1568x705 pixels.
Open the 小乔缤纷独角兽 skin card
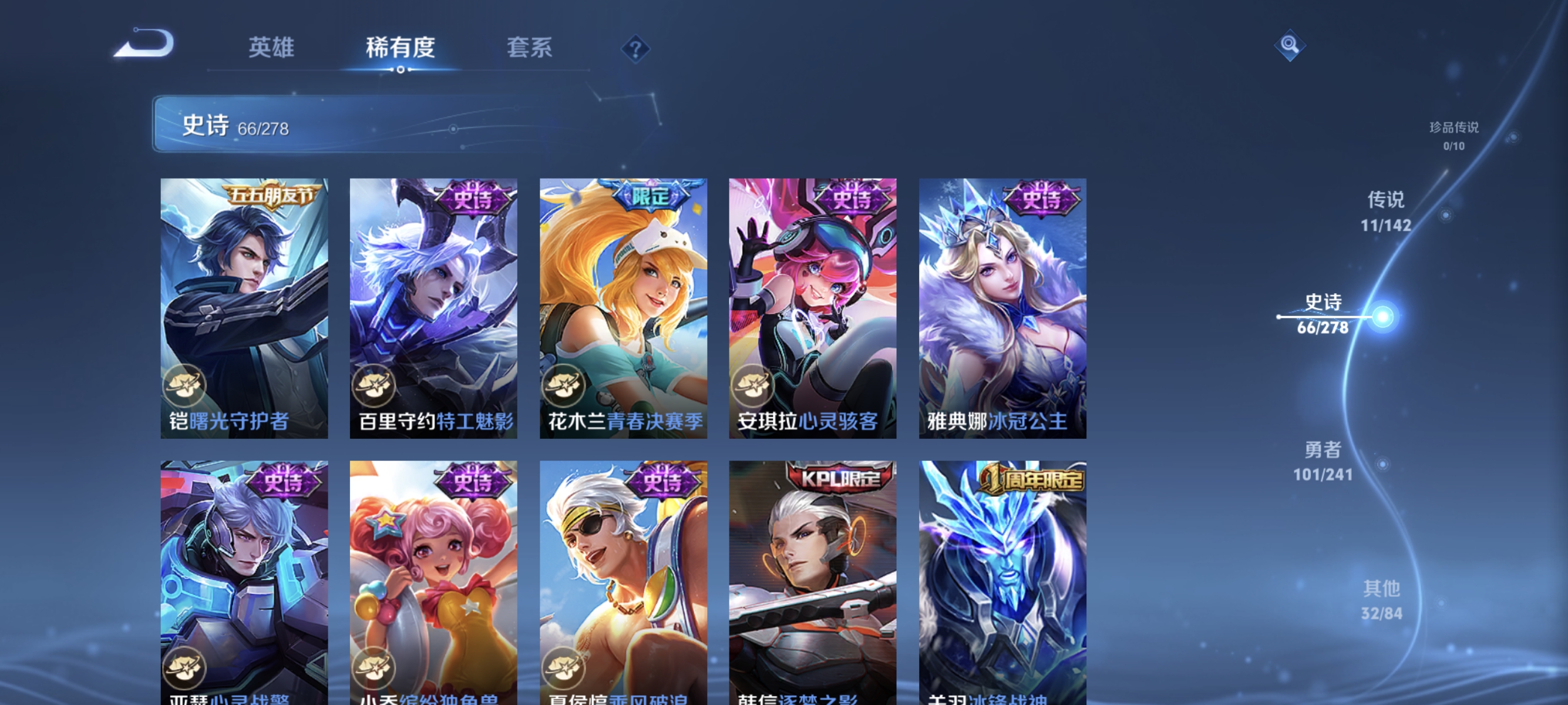[x=433, y=578]
